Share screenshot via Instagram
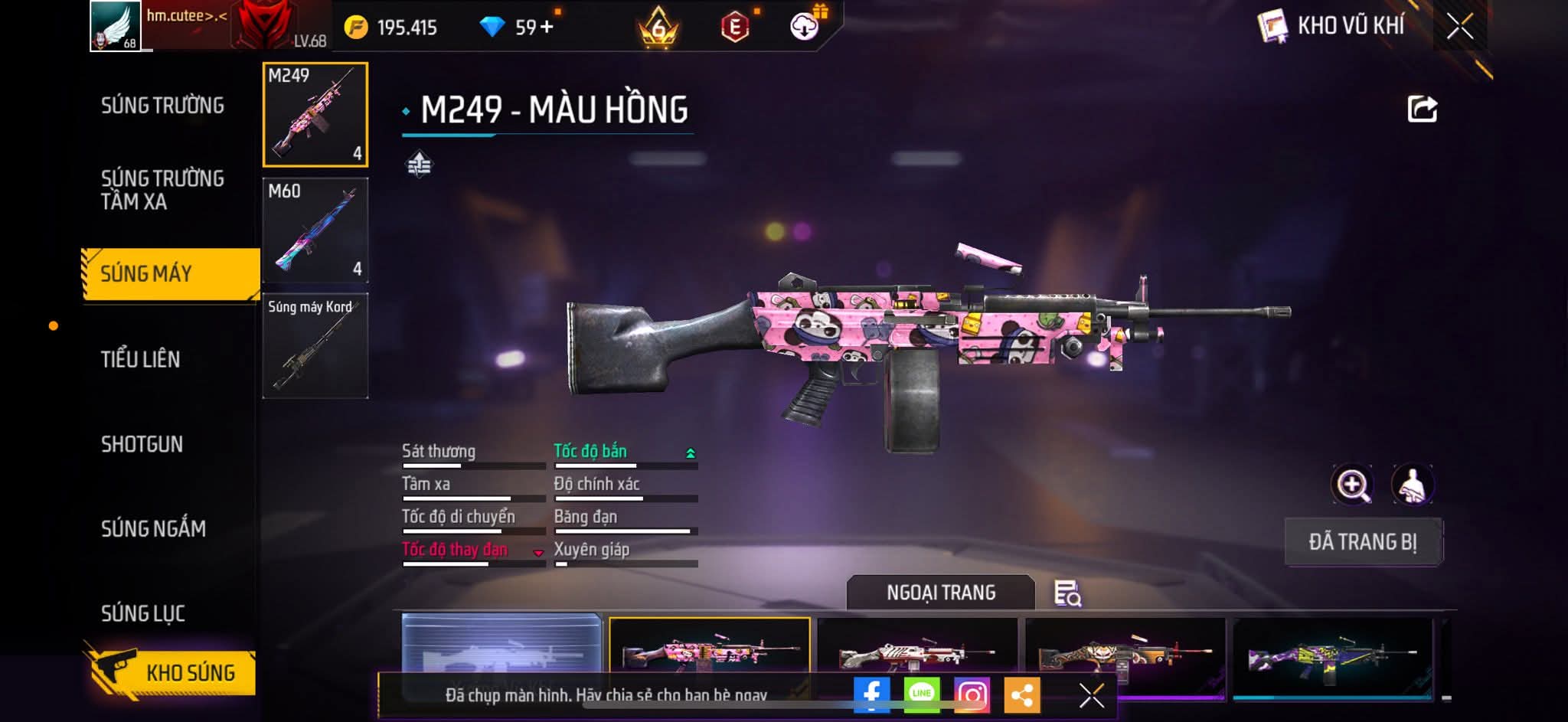Screen dimensions: 1568x722 point(972,695)
